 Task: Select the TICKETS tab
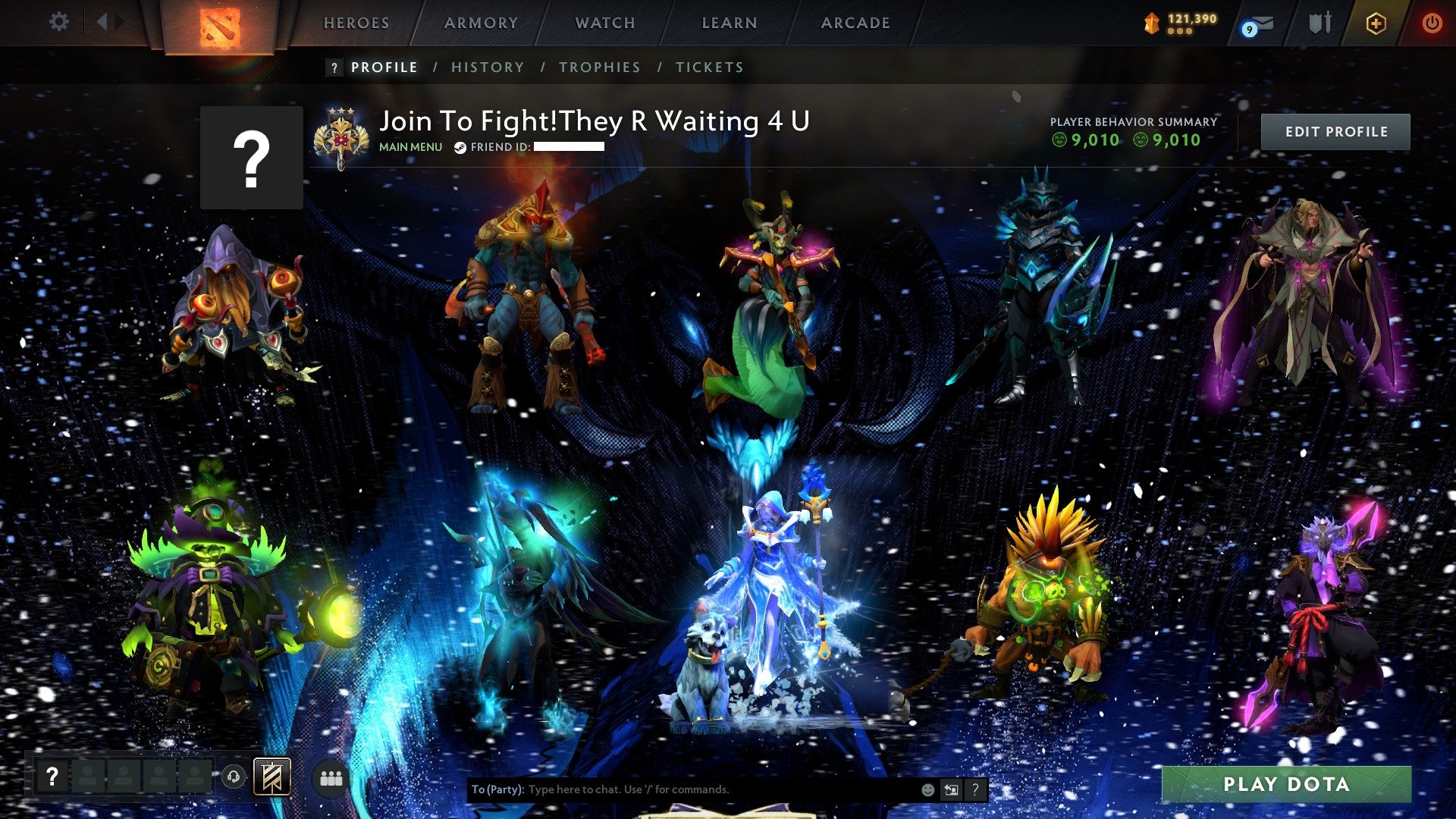click(x=708, y=67)
